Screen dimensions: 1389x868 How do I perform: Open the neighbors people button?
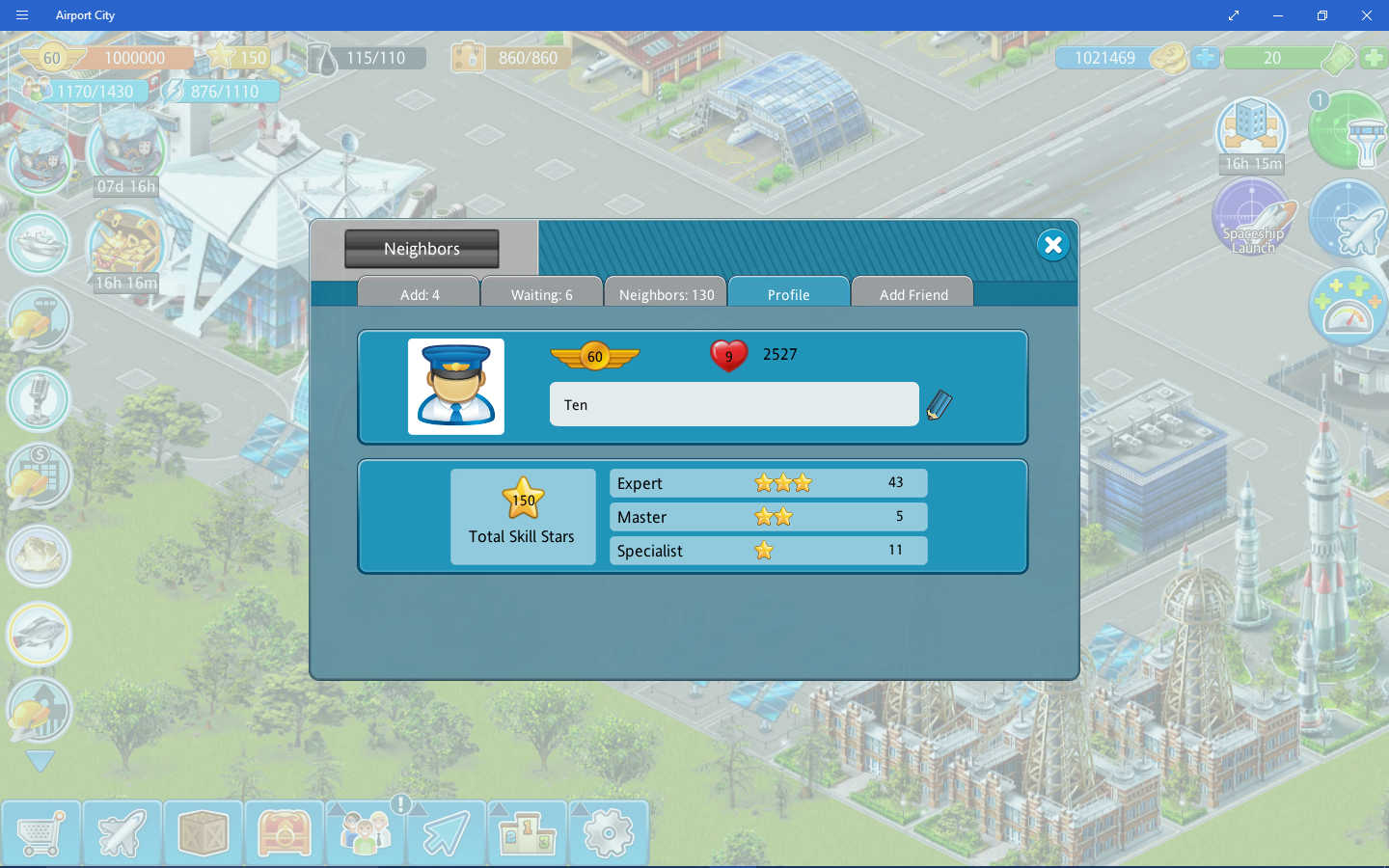coord(365,833)
